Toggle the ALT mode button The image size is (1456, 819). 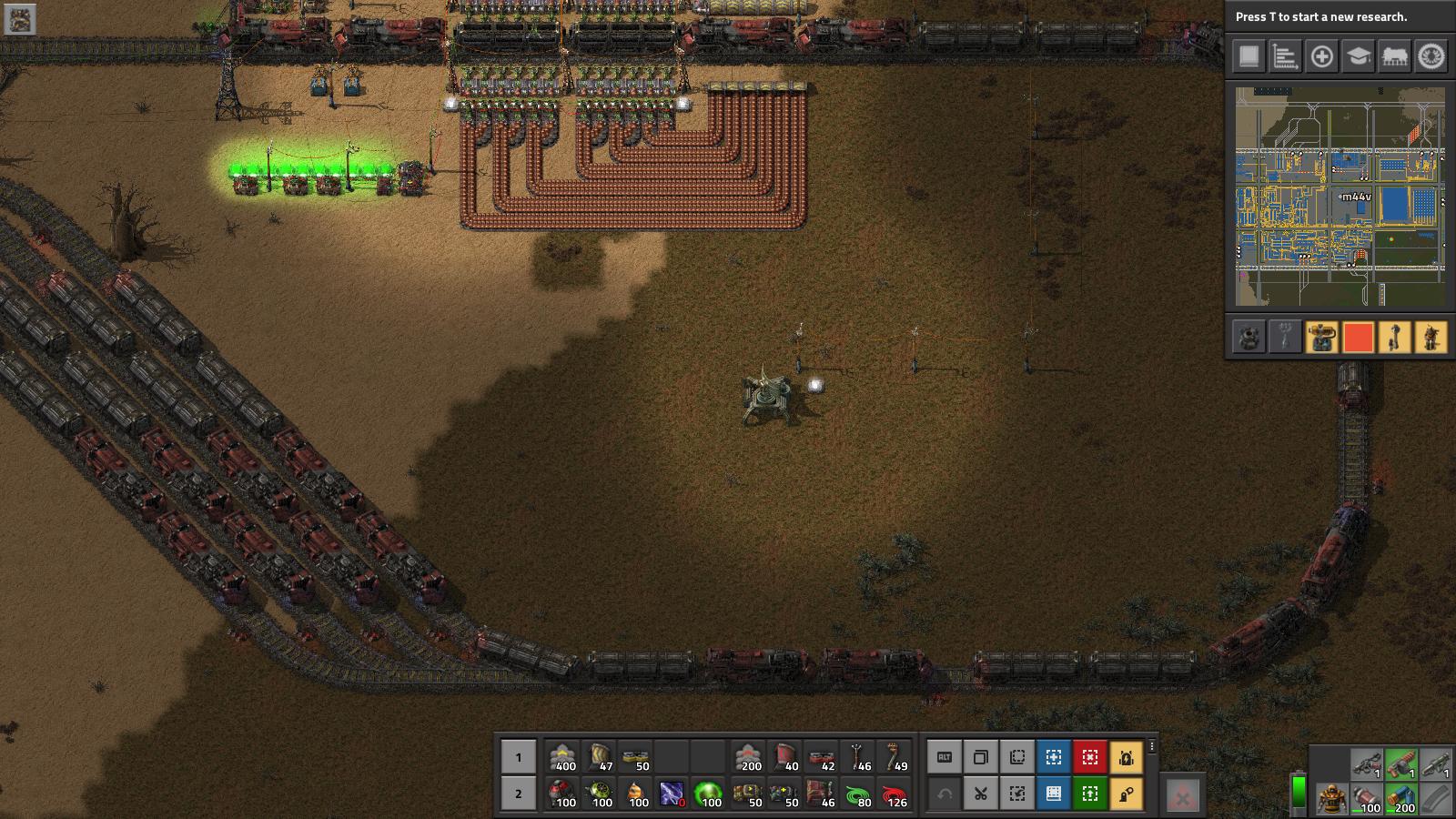(944, 757)
